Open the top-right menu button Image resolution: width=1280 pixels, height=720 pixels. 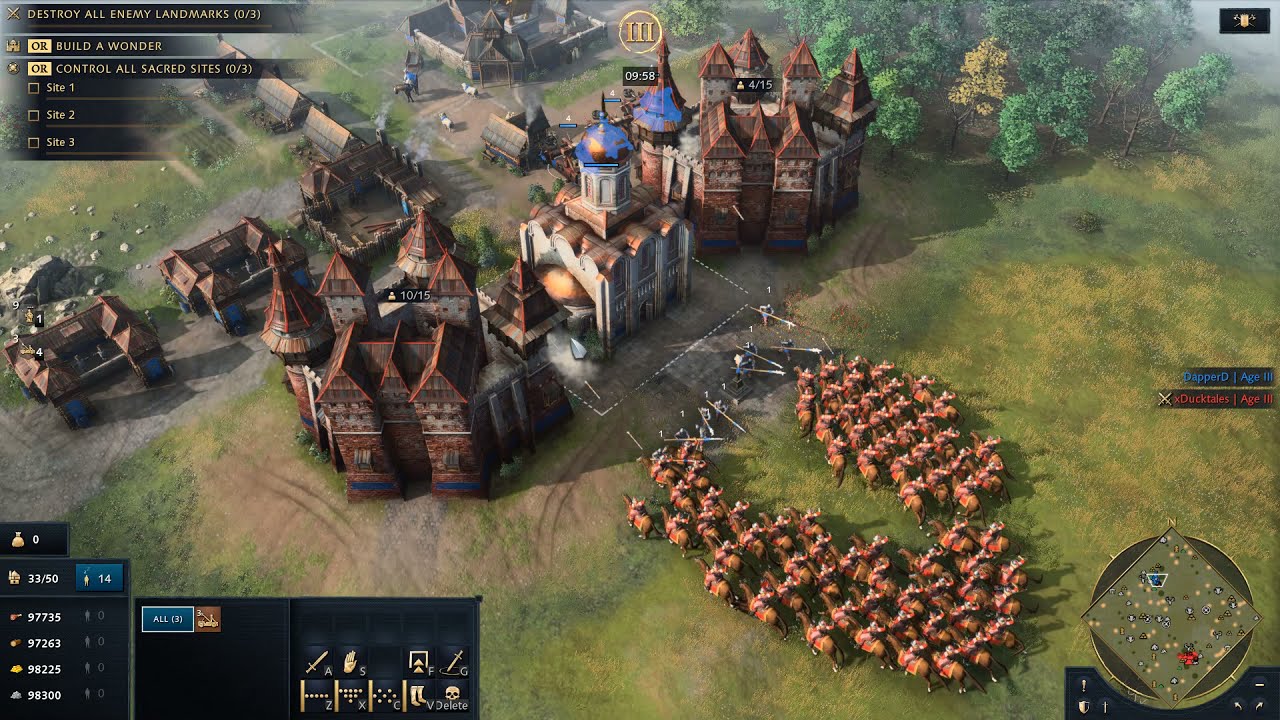(x=1244, y=21)
